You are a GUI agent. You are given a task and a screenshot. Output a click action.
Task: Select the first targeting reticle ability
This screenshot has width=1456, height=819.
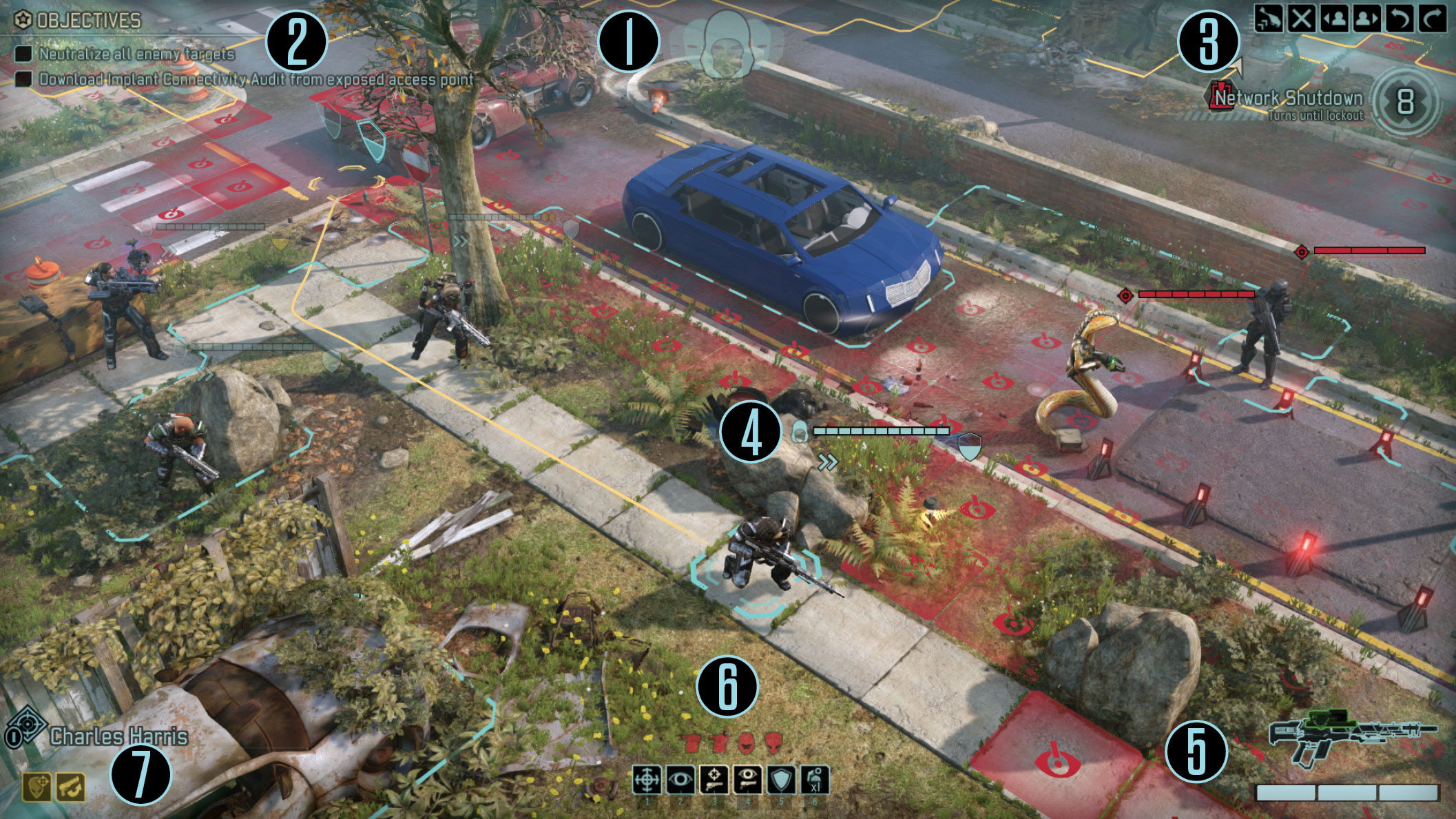(647, 780)
